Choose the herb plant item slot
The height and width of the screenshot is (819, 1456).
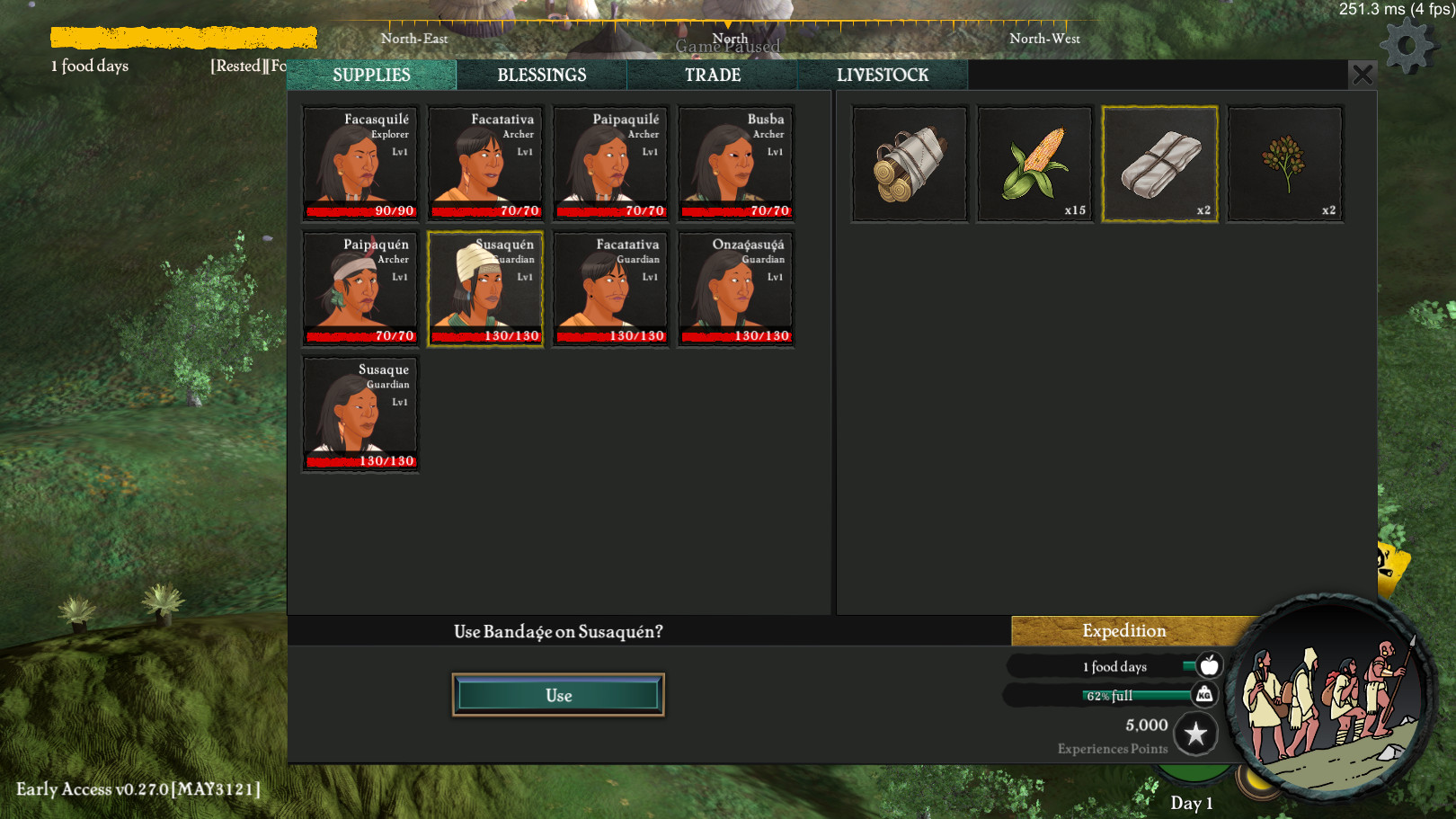click(1285, 164)
